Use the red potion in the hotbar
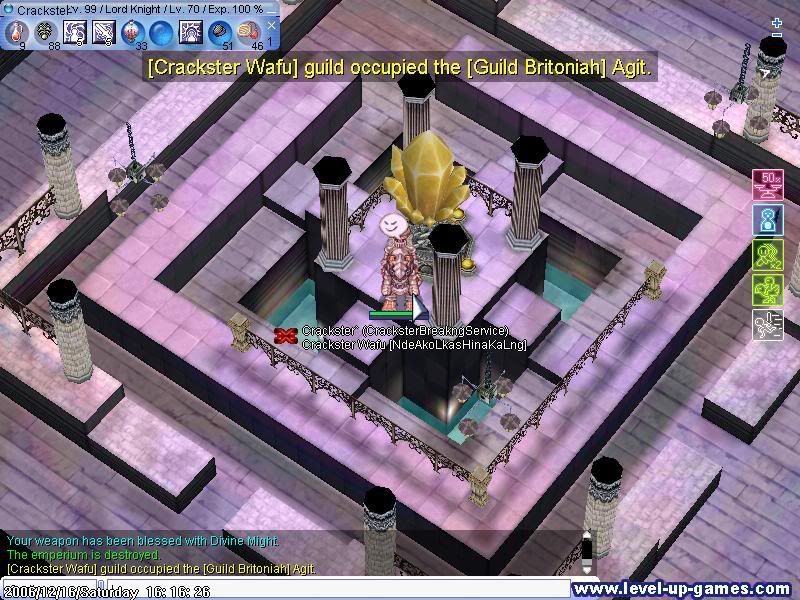This screenshot has height=600, width=800. pyautogui.click(x=16, y=32)
